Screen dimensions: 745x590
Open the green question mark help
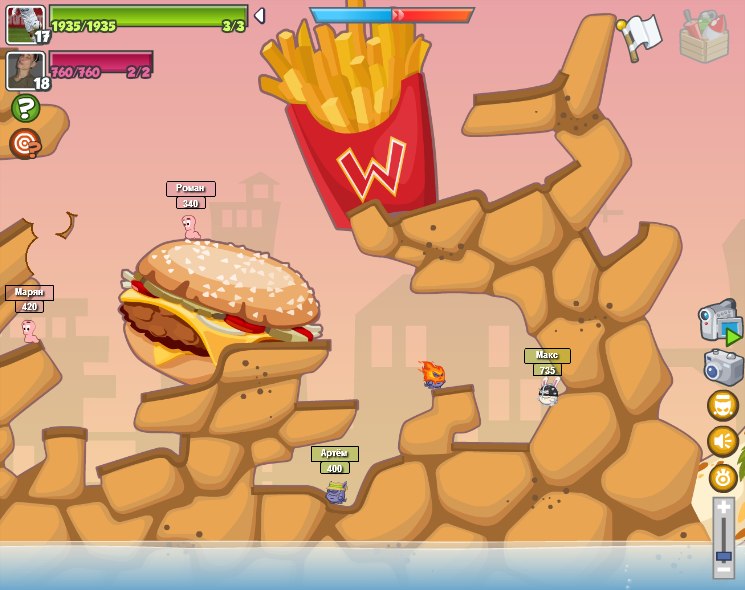tap(25, 108)
